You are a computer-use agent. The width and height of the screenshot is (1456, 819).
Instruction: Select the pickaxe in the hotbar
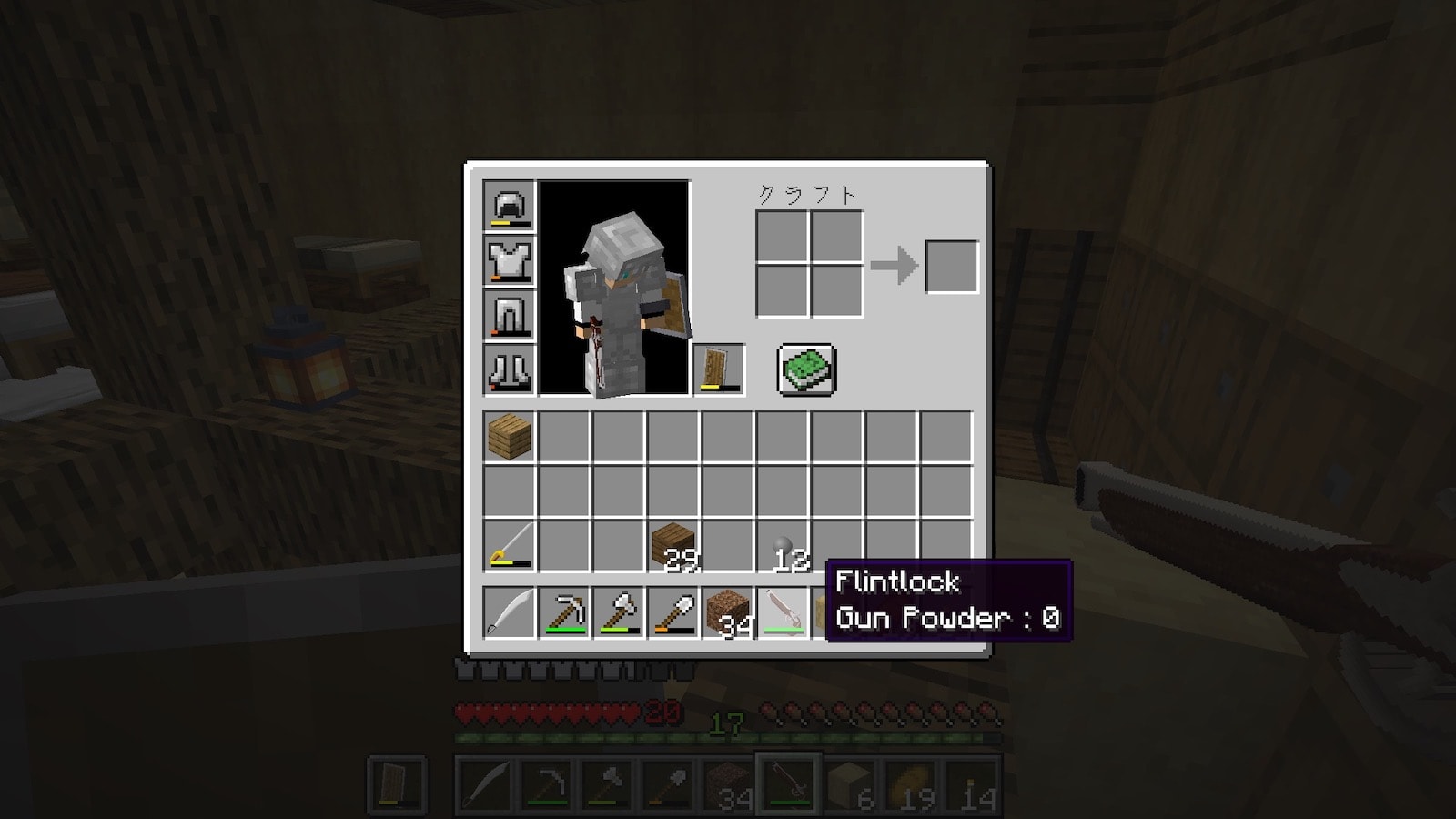(x=564, y=612)
